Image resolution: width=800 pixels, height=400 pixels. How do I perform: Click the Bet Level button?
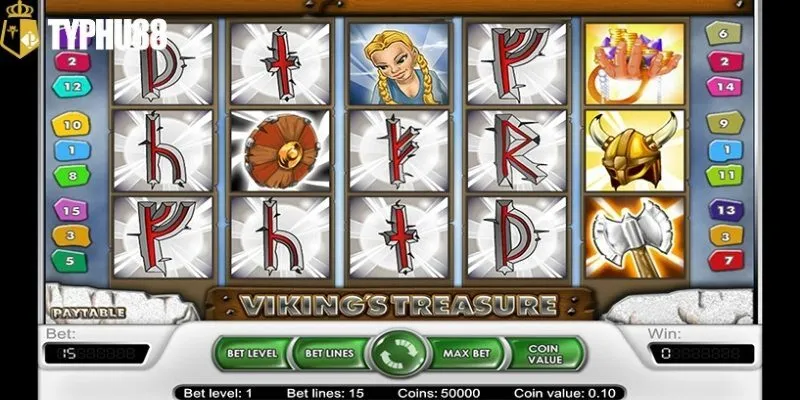[x=250, y=352]
